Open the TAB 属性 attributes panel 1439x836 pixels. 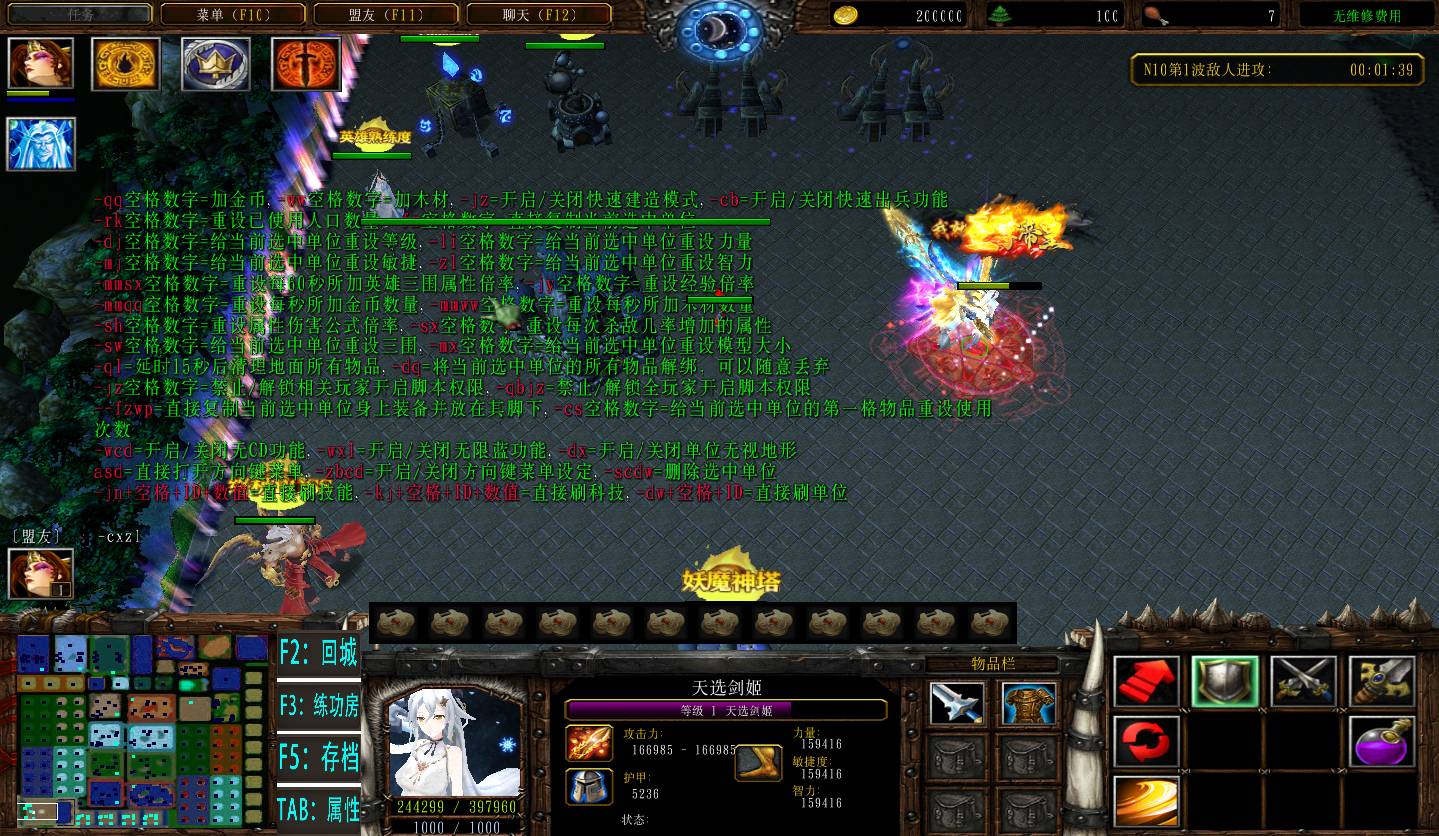click(x=318, y=808)
